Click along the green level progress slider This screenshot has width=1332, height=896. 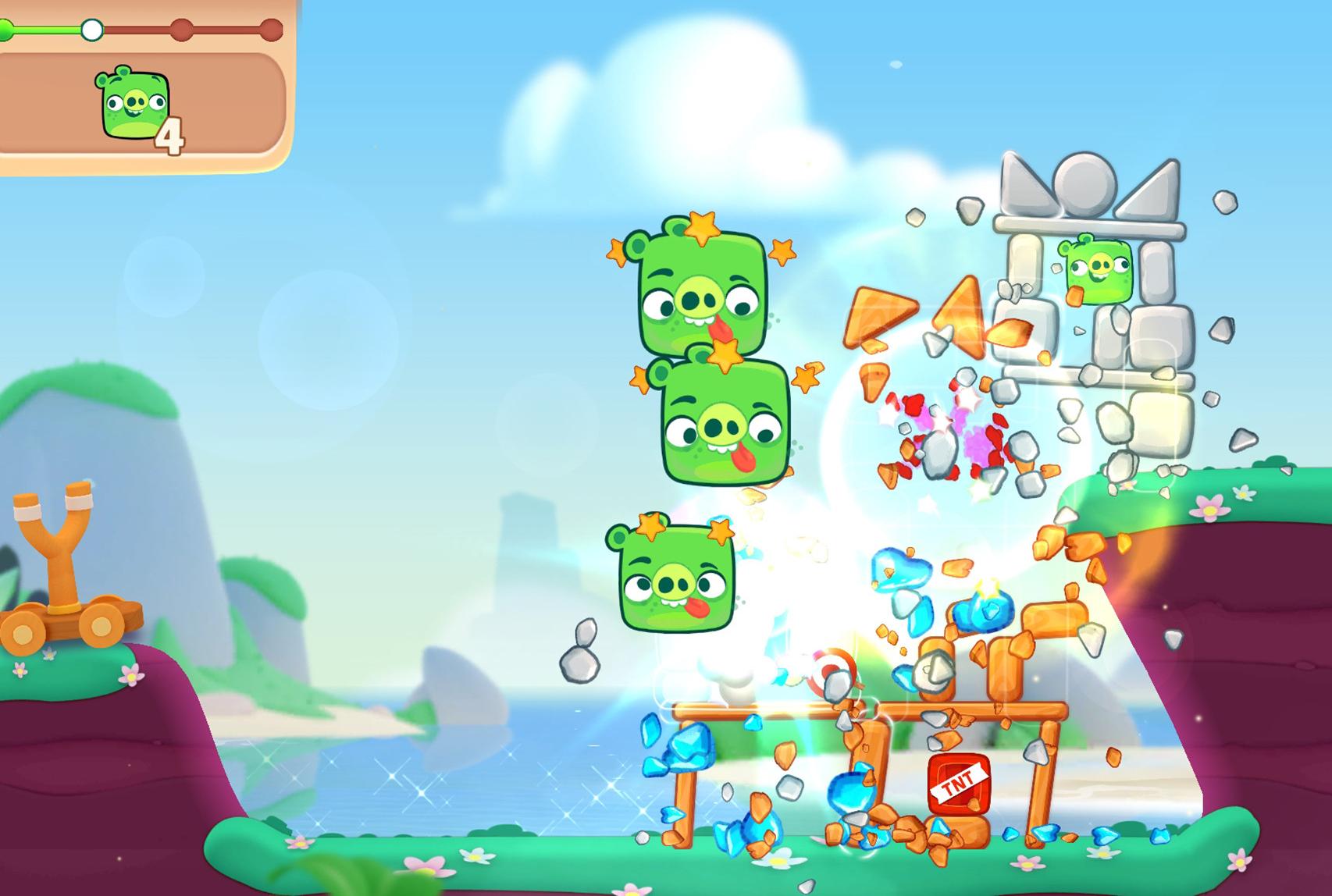[x=47, y=29]
